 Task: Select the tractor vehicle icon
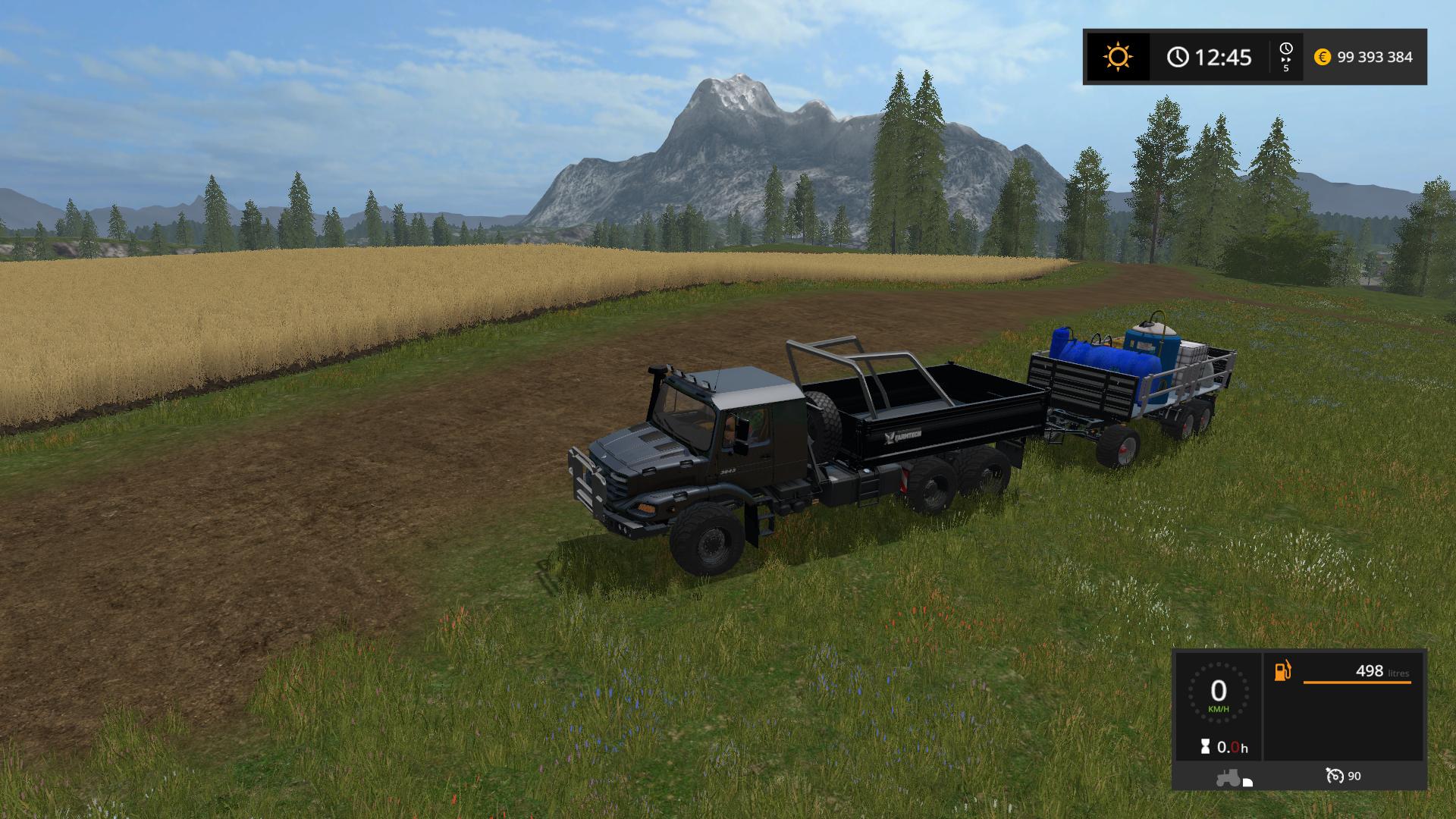[1228, 778]
